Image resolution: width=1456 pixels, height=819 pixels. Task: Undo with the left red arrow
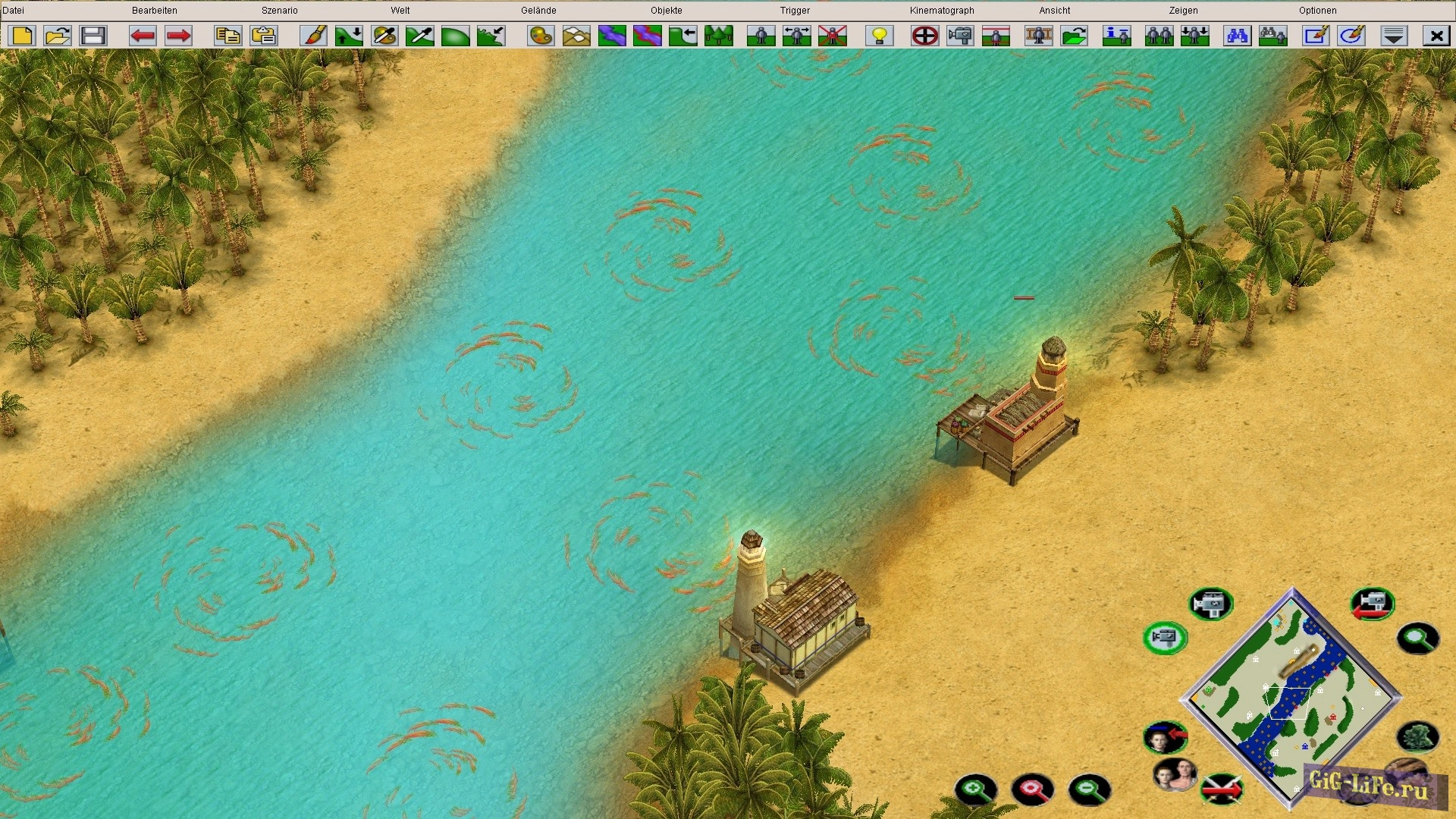(x=143, y=36)
